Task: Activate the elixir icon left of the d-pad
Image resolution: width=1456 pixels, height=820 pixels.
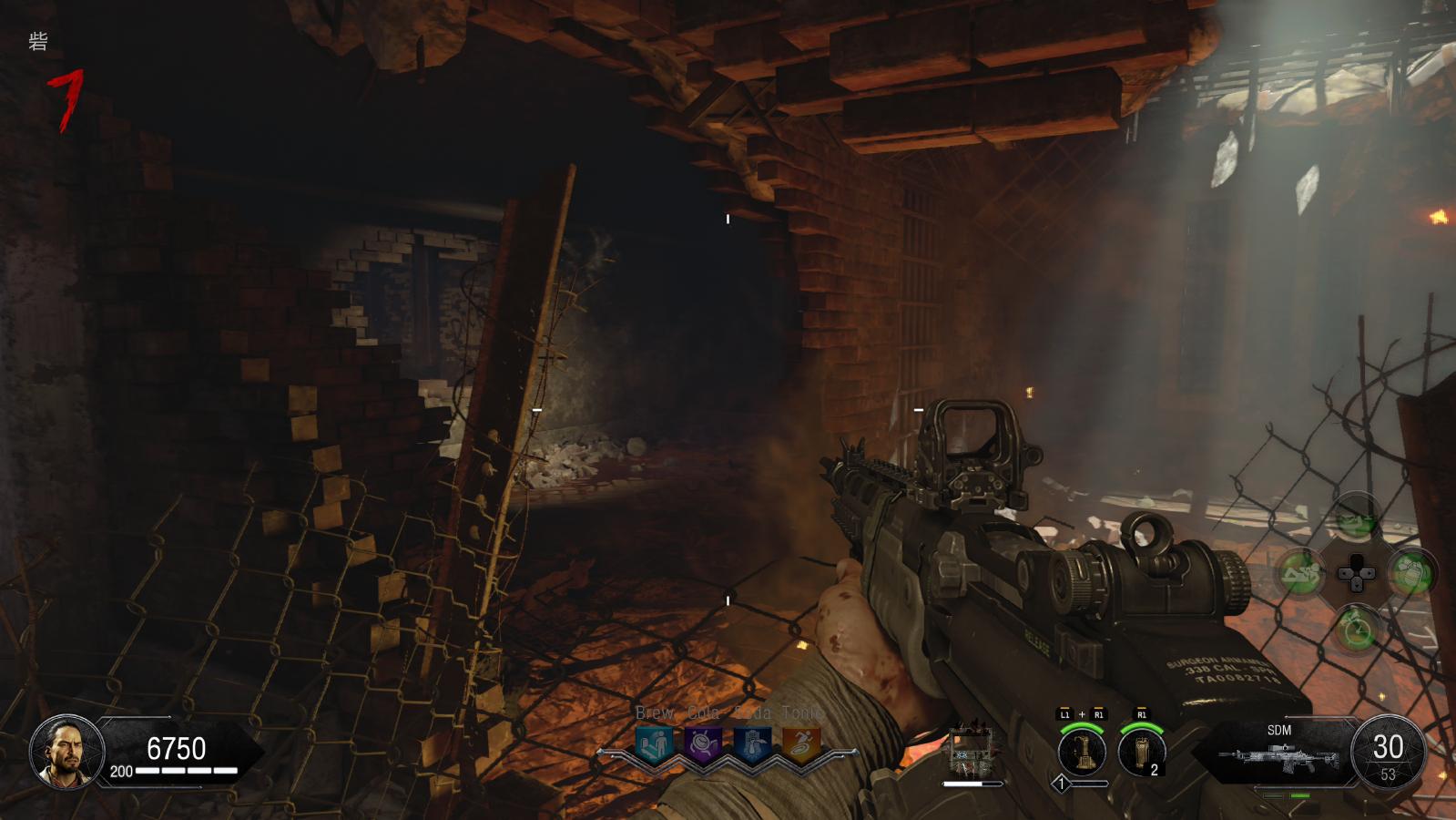Action: (1300, 573)
